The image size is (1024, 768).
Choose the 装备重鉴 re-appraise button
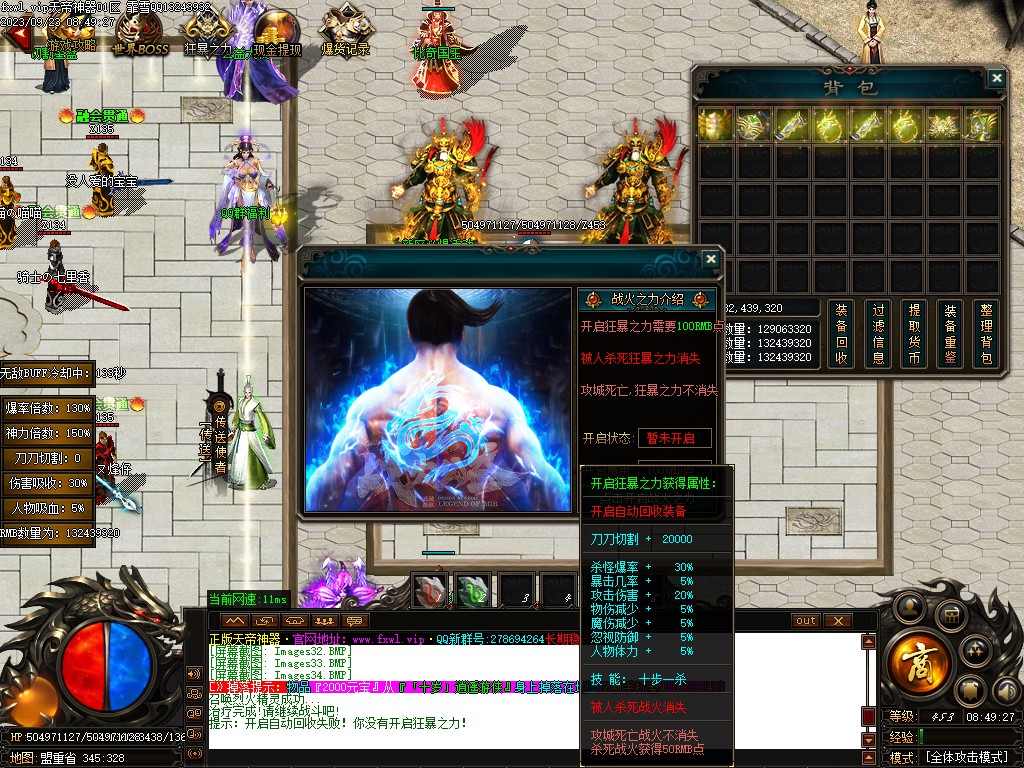pos(950,334)
